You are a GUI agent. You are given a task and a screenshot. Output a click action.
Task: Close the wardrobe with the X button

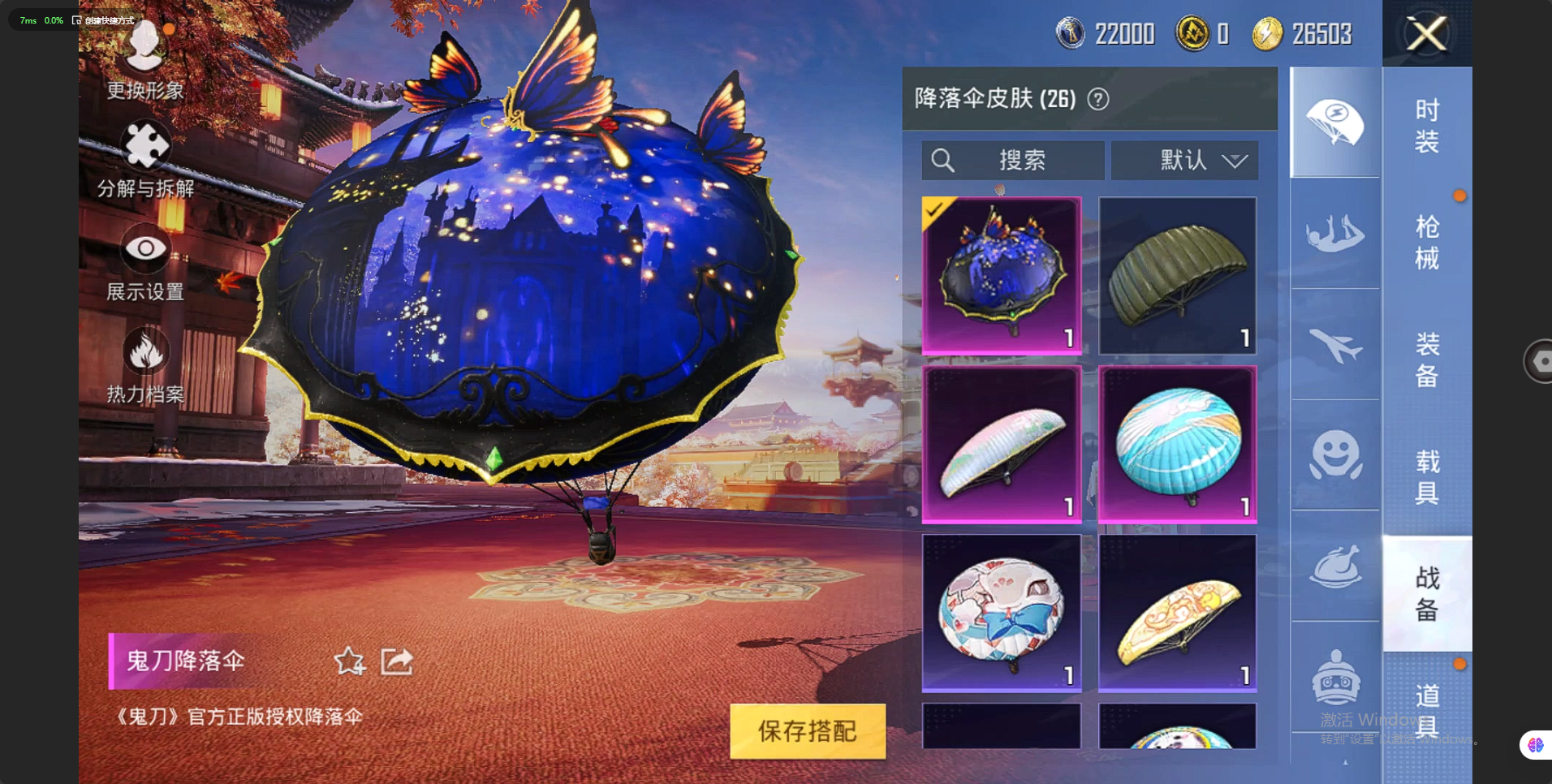[x=1426, y=34]
